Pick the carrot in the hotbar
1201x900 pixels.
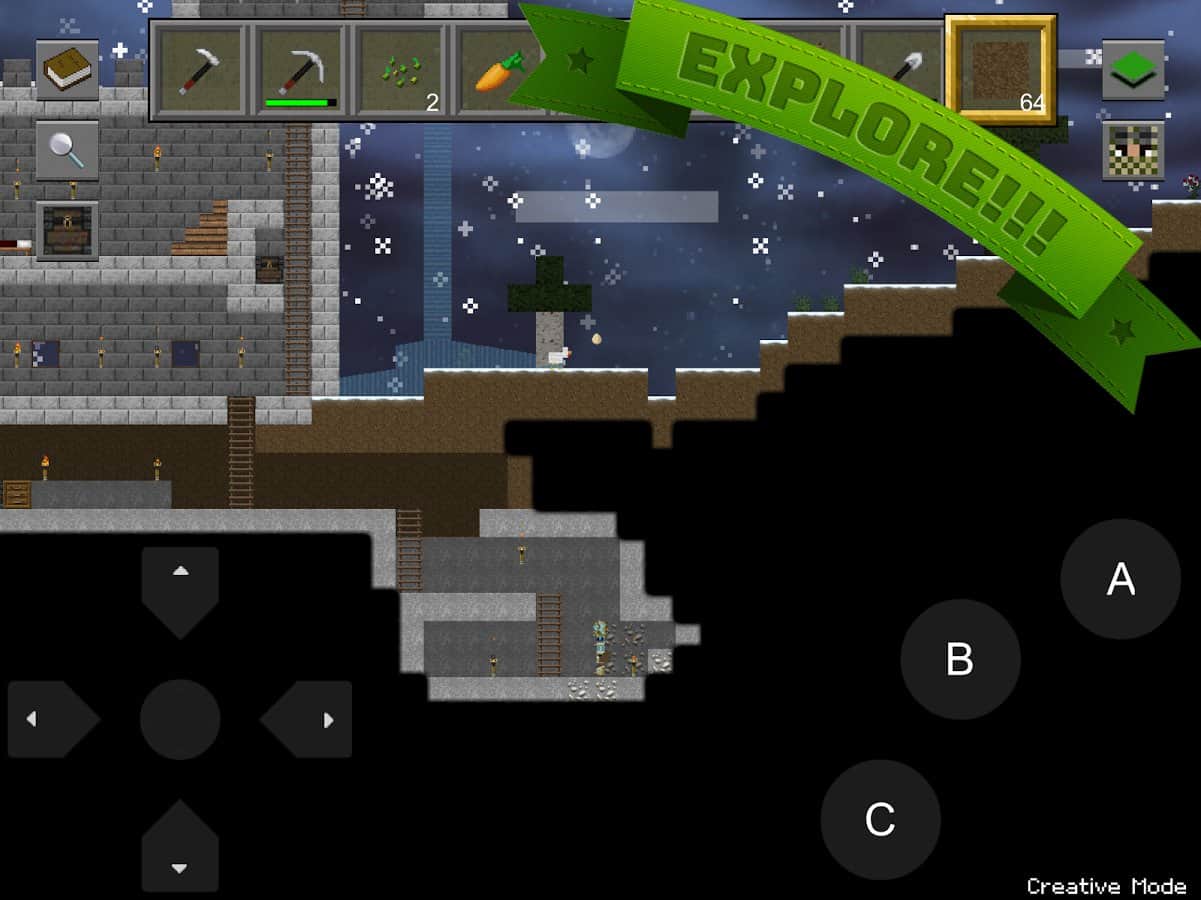[495, 71]
